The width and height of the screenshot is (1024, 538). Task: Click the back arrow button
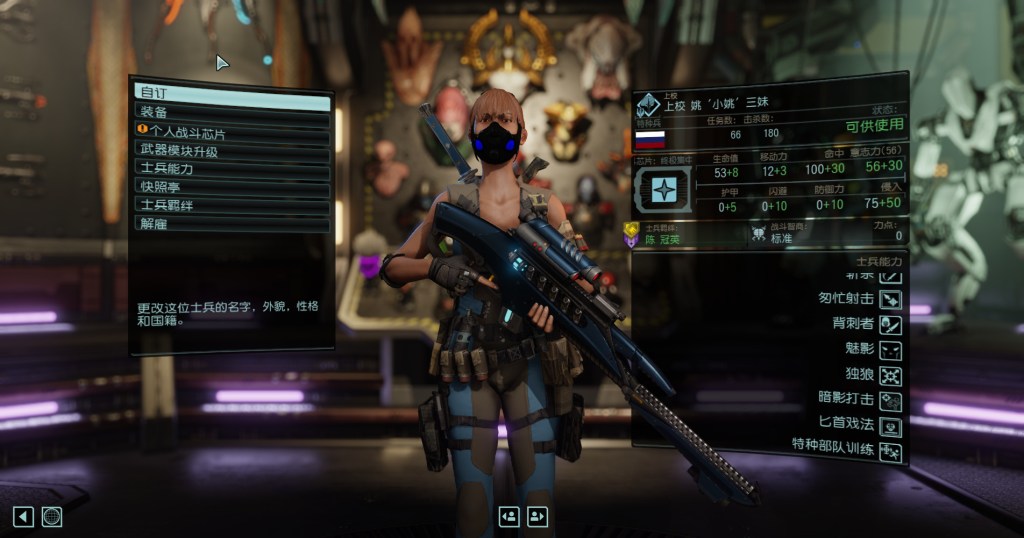tap(23, 516)
